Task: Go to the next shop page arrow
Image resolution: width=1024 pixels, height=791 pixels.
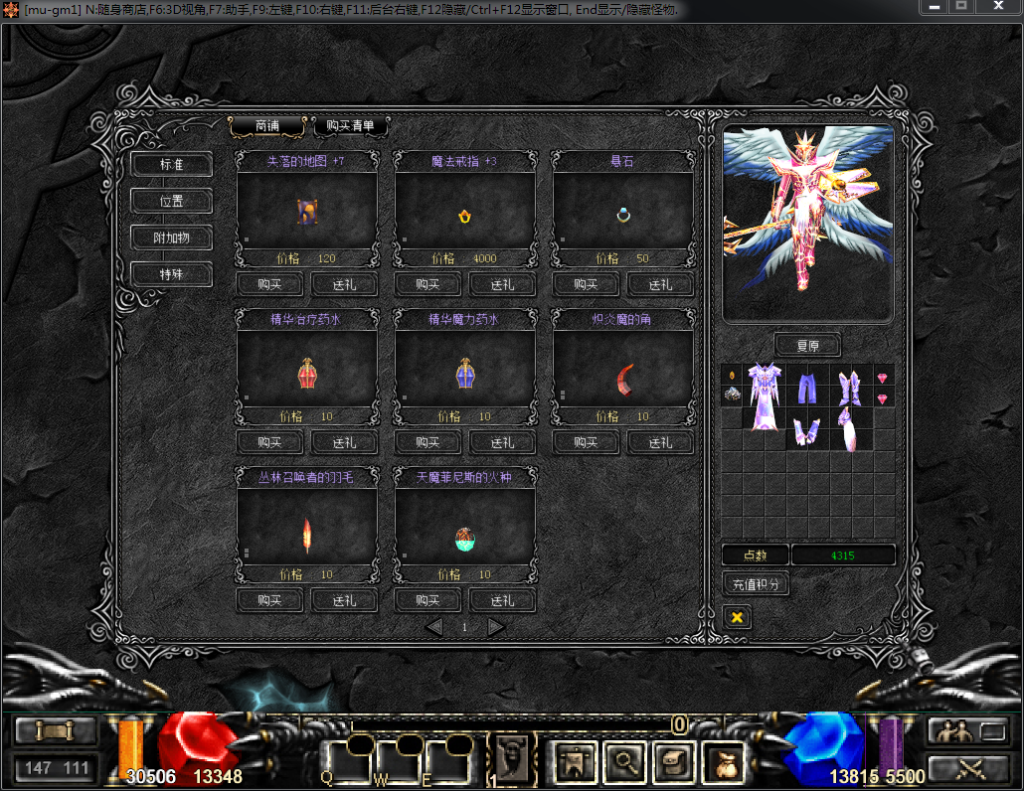Action: (496, 627)
